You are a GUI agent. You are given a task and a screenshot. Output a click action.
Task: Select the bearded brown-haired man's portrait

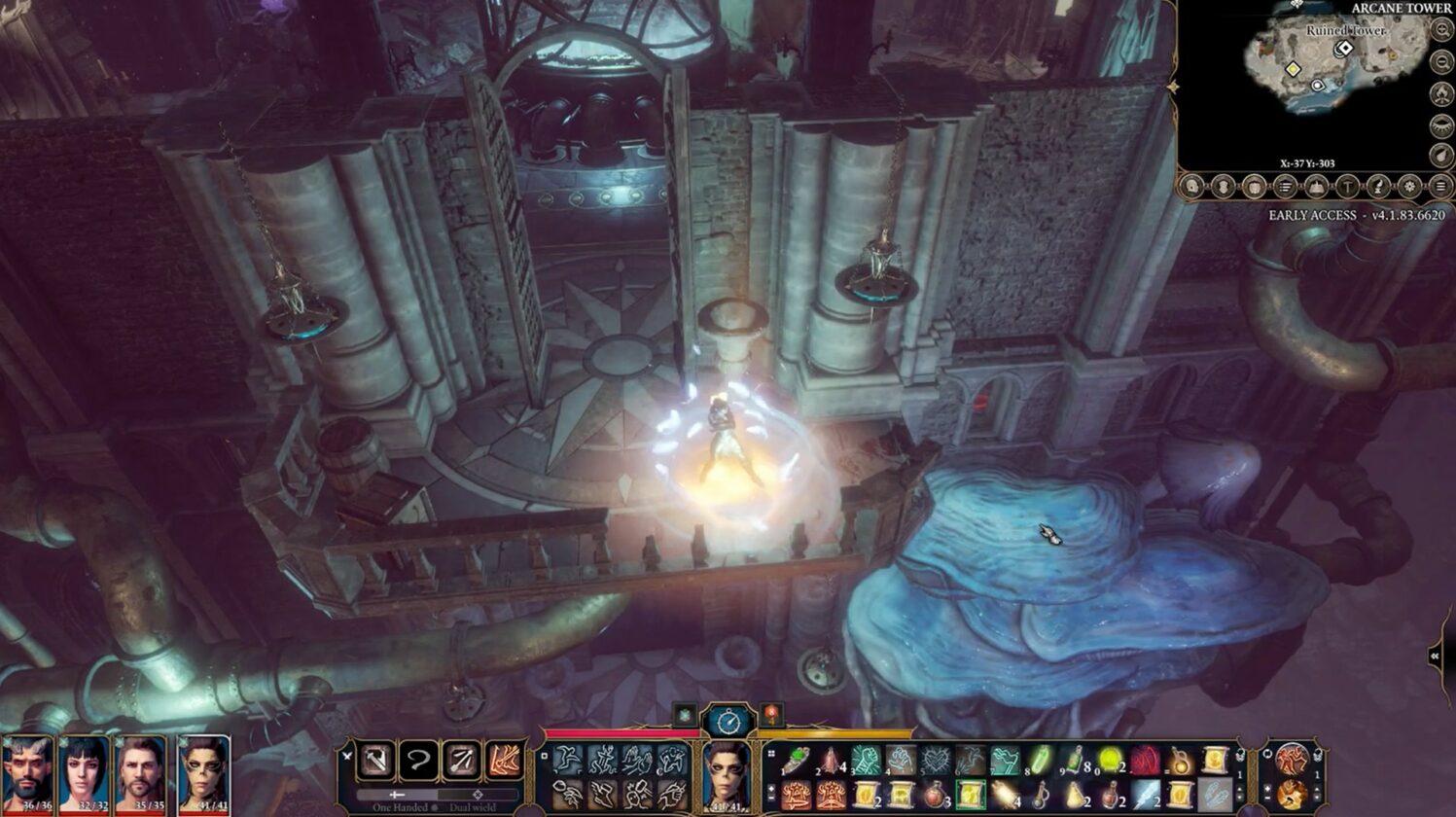[141, 773]
